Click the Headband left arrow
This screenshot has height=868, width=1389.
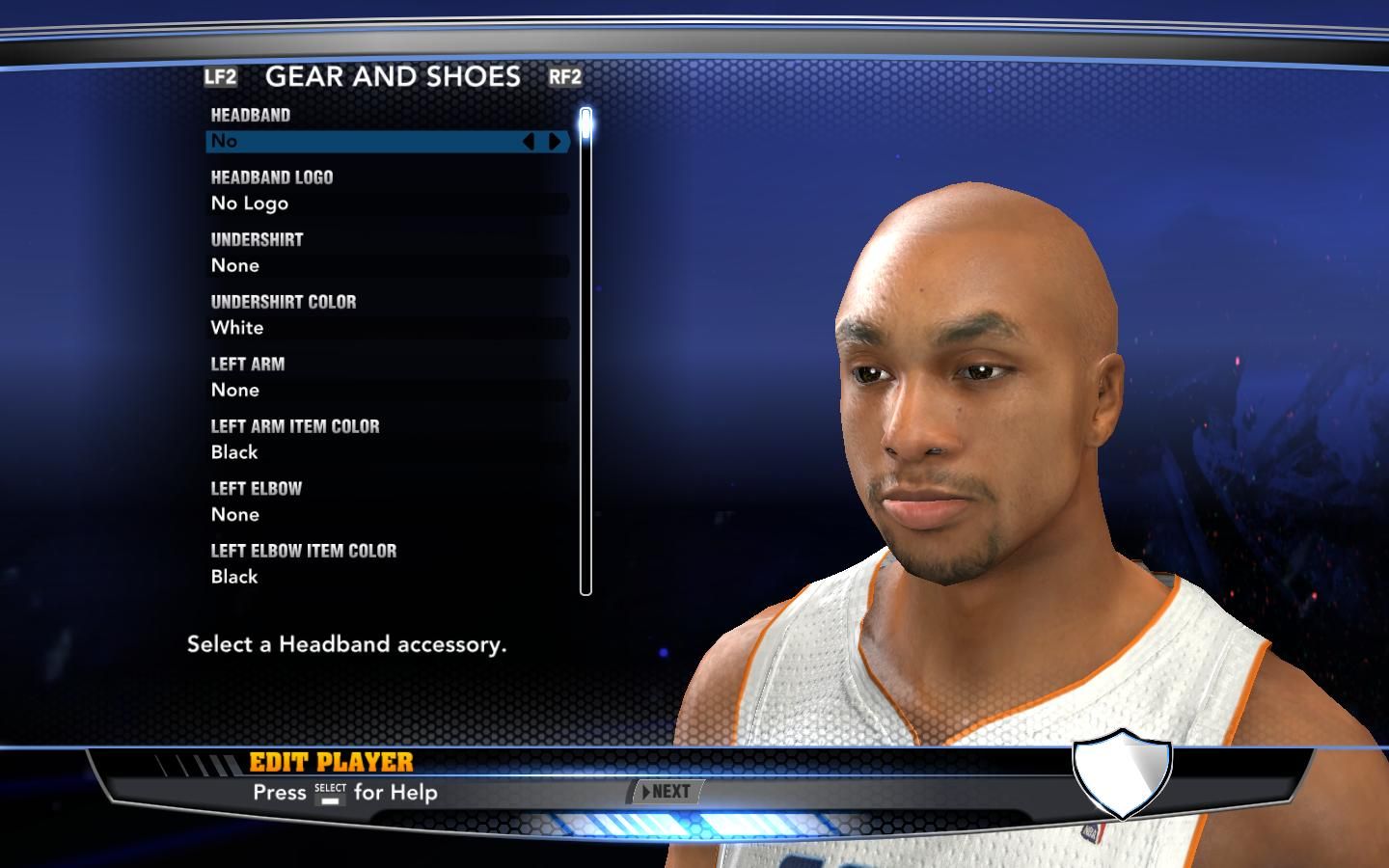click(x=529, y=142)
